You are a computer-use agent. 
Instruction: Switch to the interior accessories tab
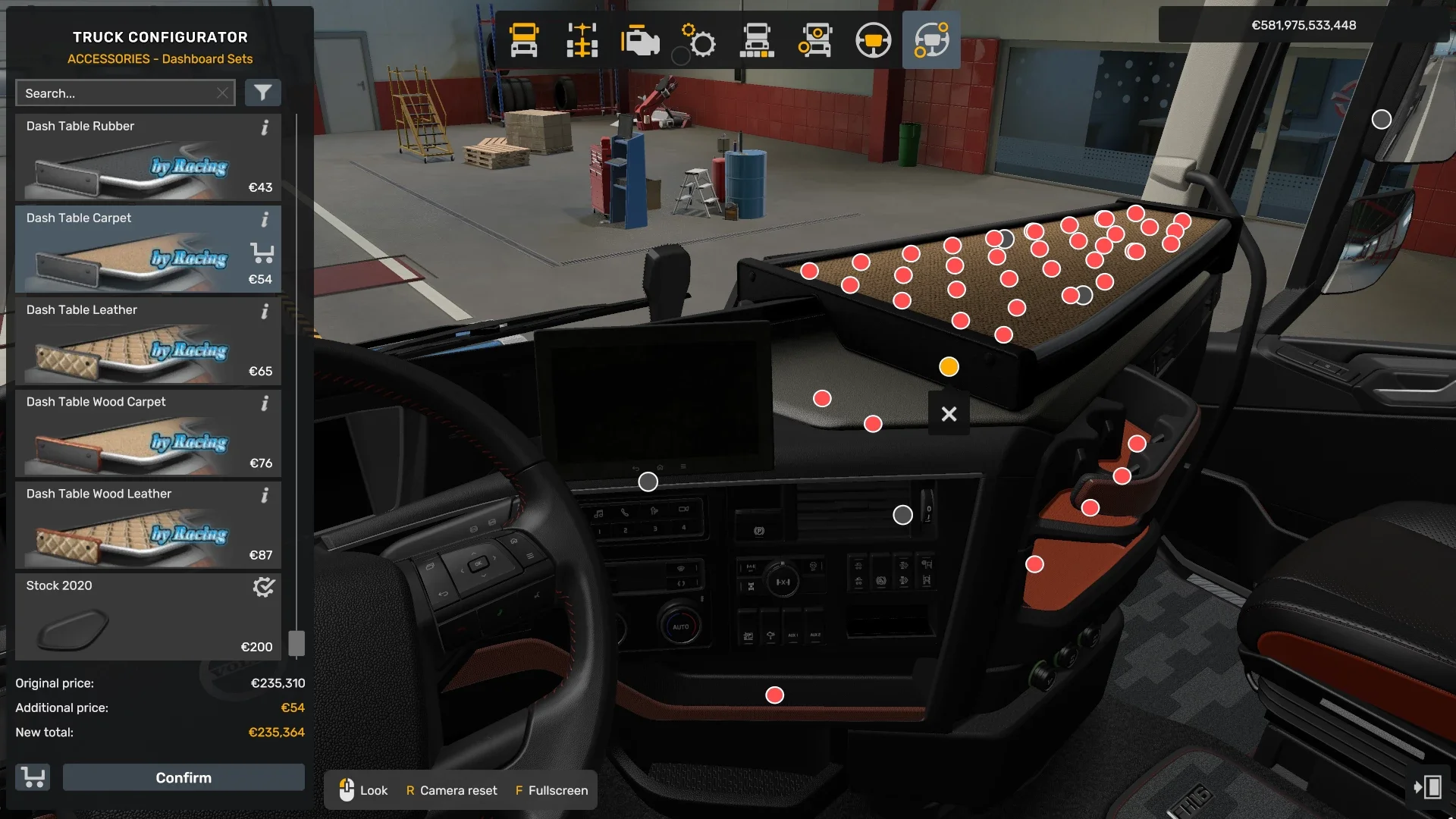[931, 40]
